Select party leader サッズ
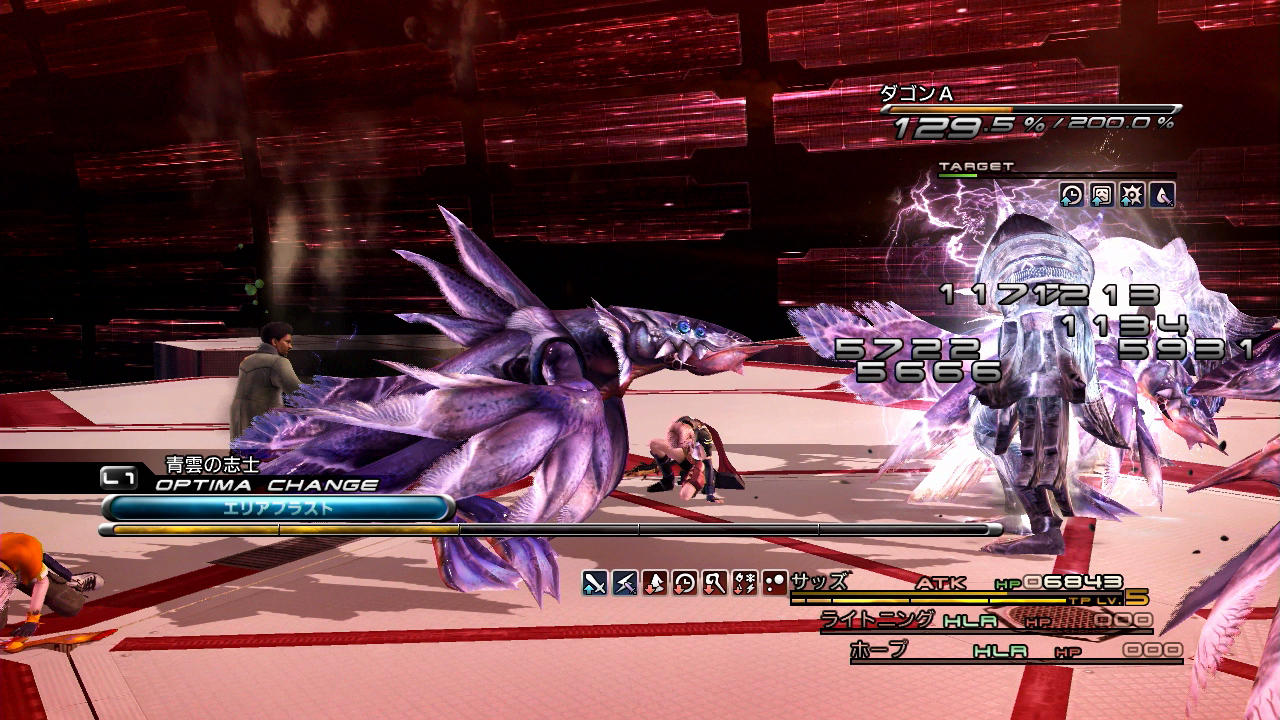 819,581
